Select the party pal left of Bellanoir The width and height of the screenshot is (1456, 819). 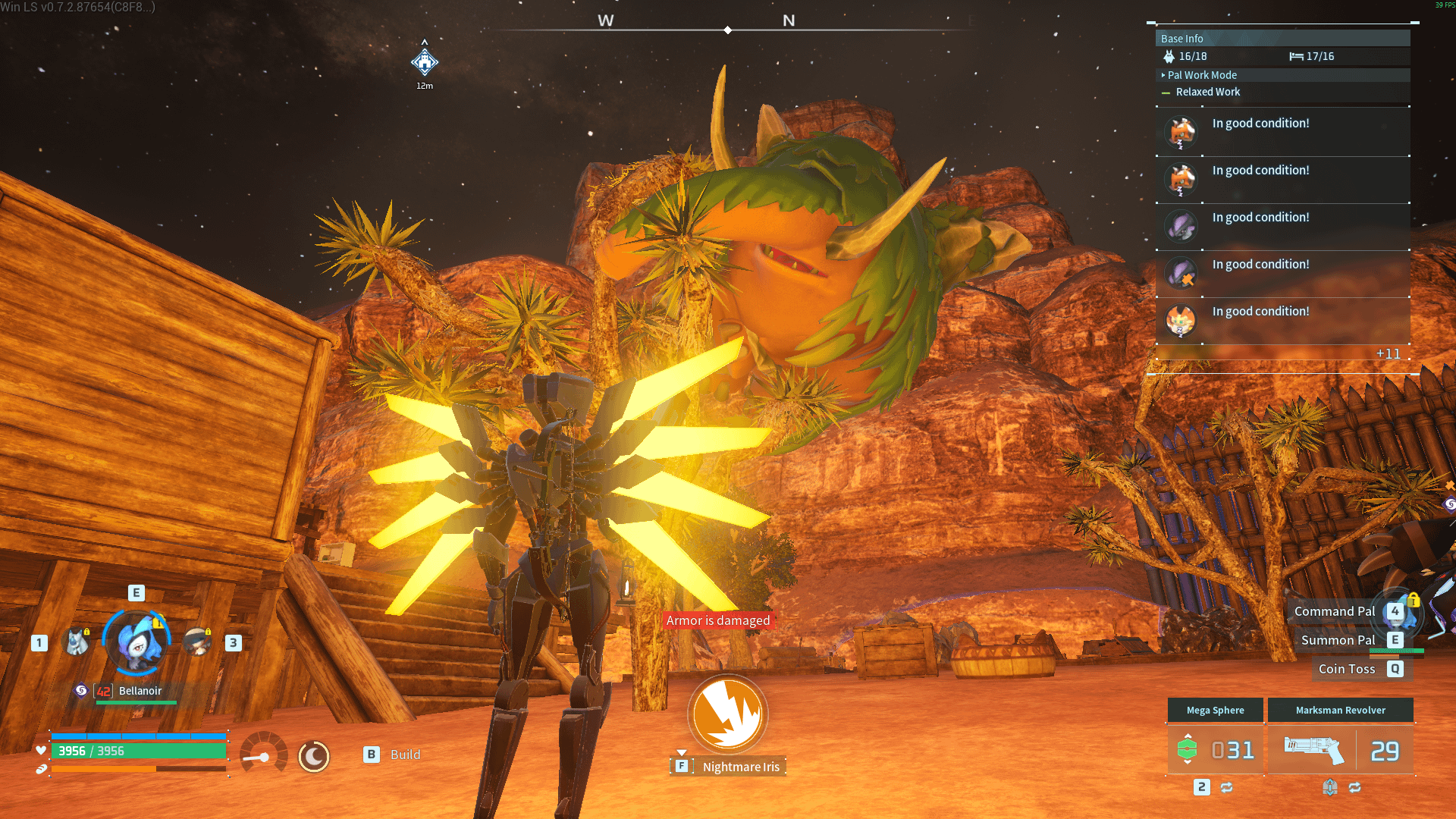coord(77,642)
